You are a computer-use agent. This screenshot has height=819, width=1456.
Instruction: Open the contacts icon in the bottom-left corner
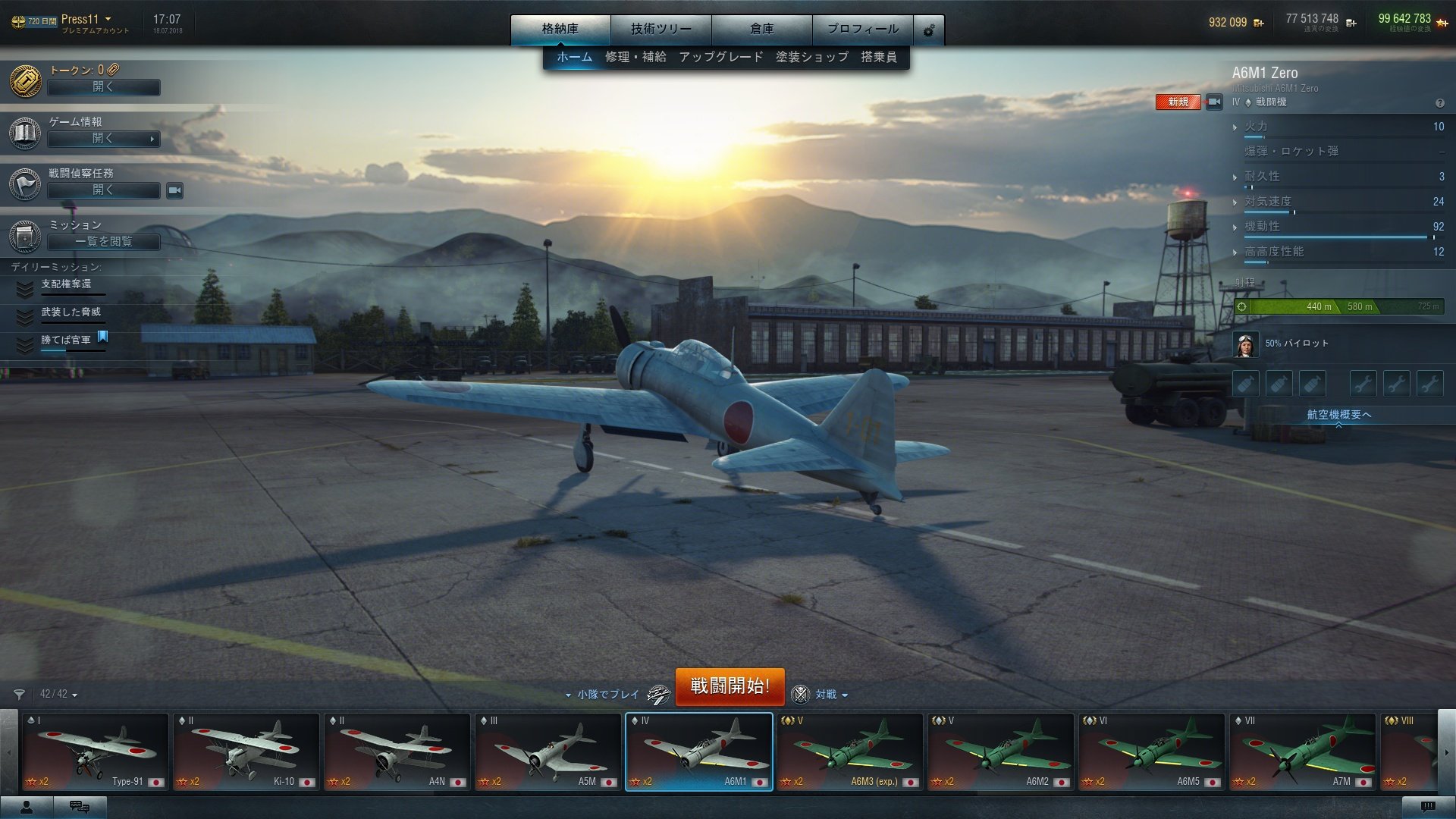pyautogui.click(x=25, y=806)
